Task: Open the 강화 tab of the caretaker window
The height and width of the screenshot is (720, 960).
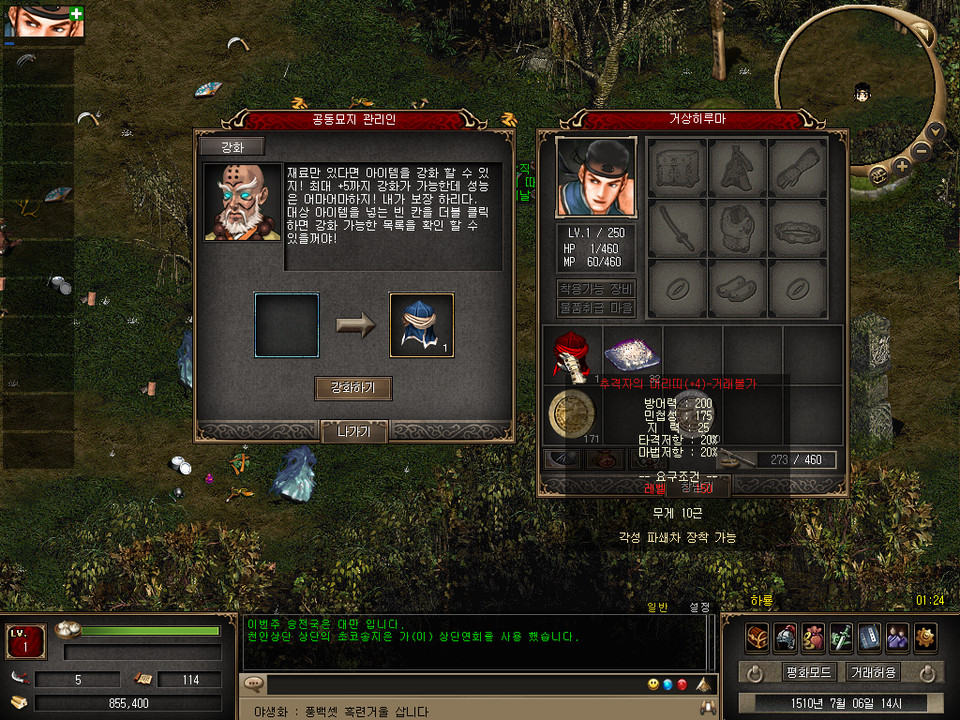Action: point(231,147)
